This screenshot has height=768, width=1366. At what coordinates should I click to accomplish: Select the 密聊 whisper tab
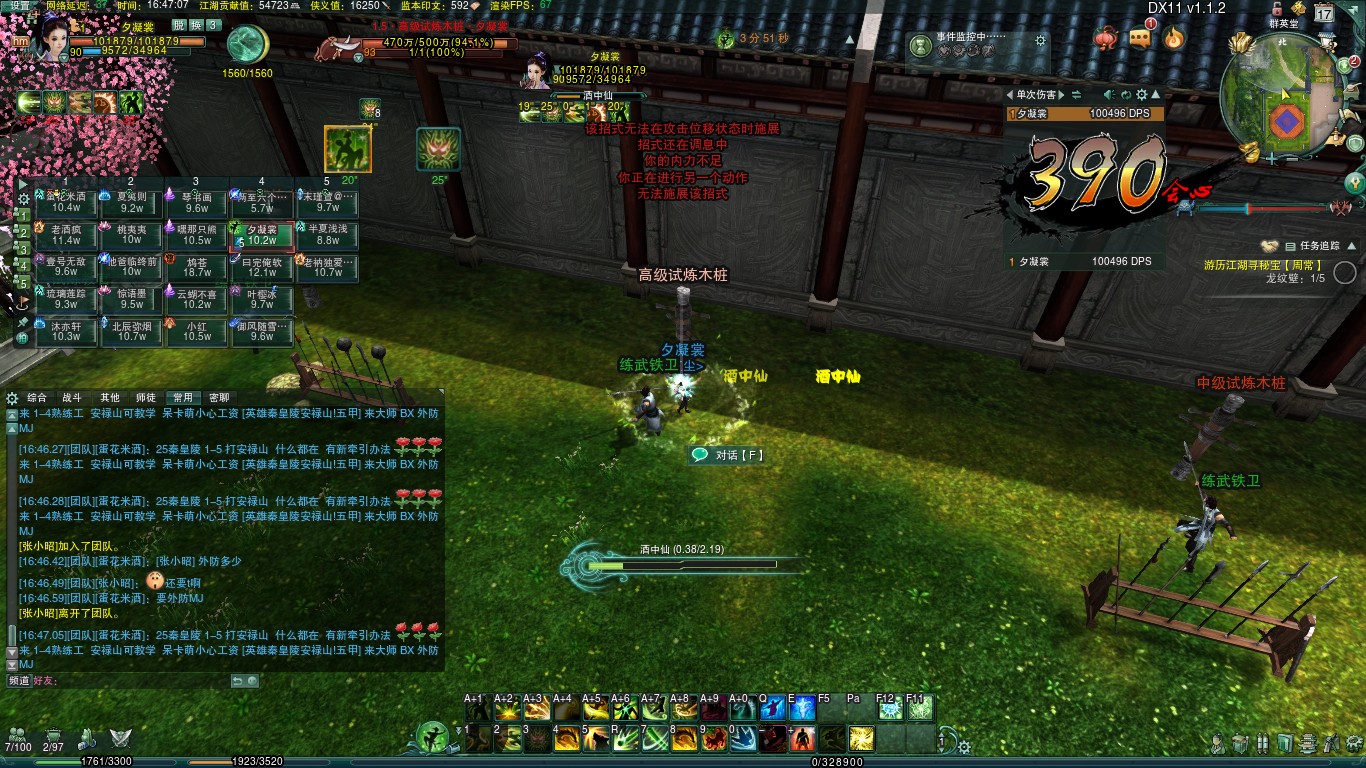click(x=218, y=397)
